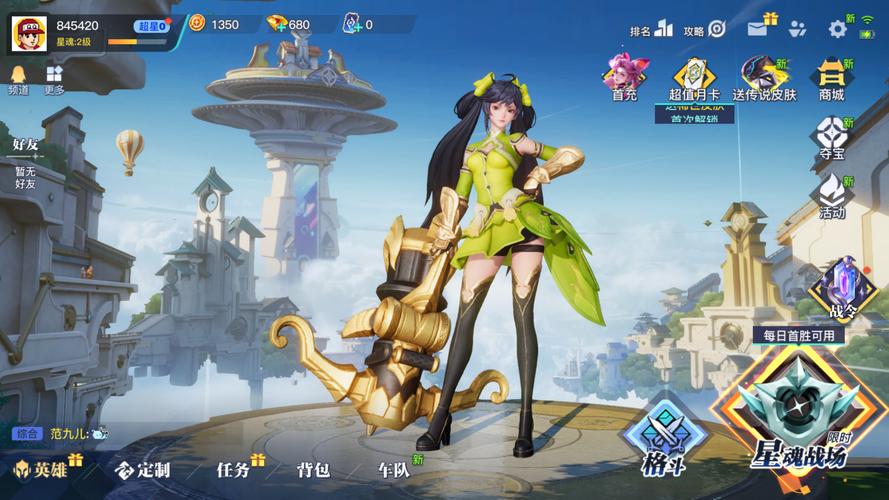The image size is (889, 500).
Task: Open the 任务 missions menu
Action: (236, 469)
